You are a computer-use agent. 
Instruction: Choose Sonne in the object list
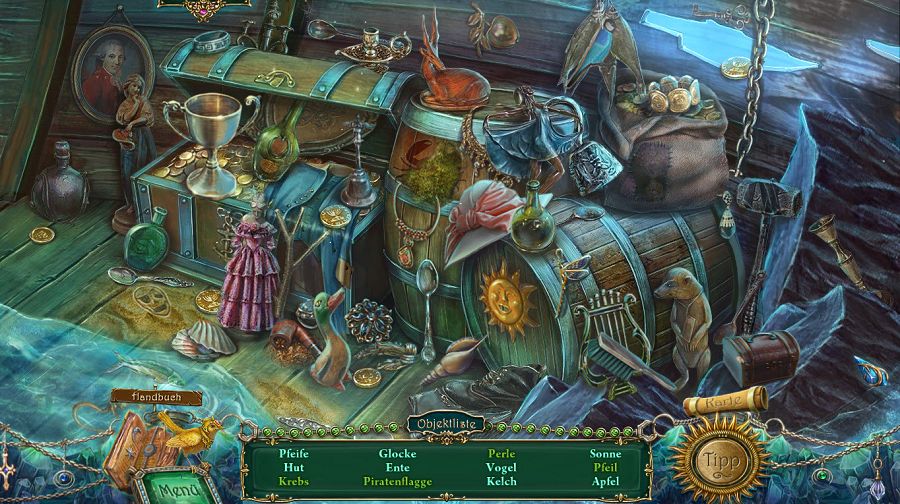(x=605, y=453)
